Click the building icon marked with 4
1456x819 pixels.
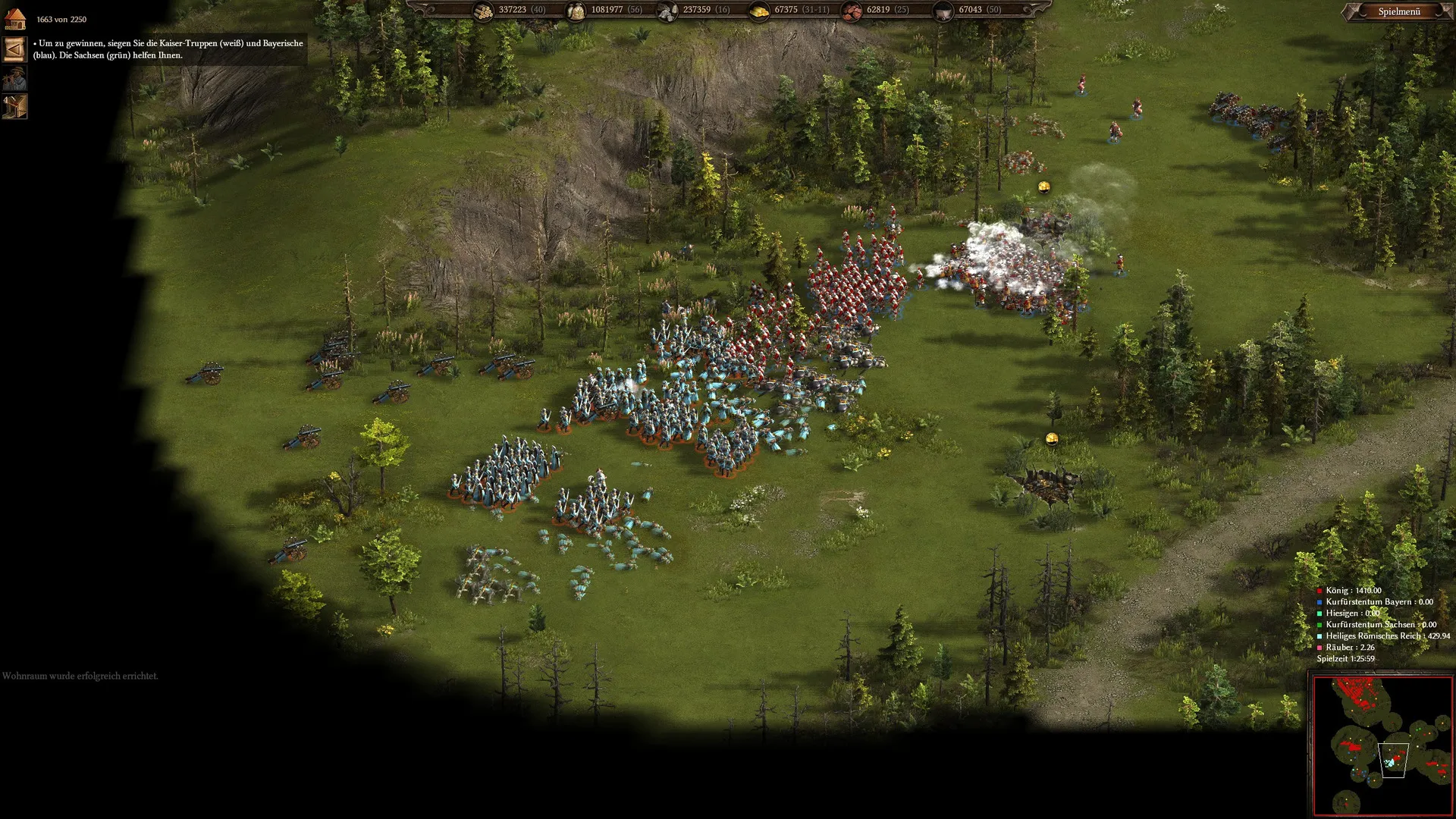tap(14, 107)
